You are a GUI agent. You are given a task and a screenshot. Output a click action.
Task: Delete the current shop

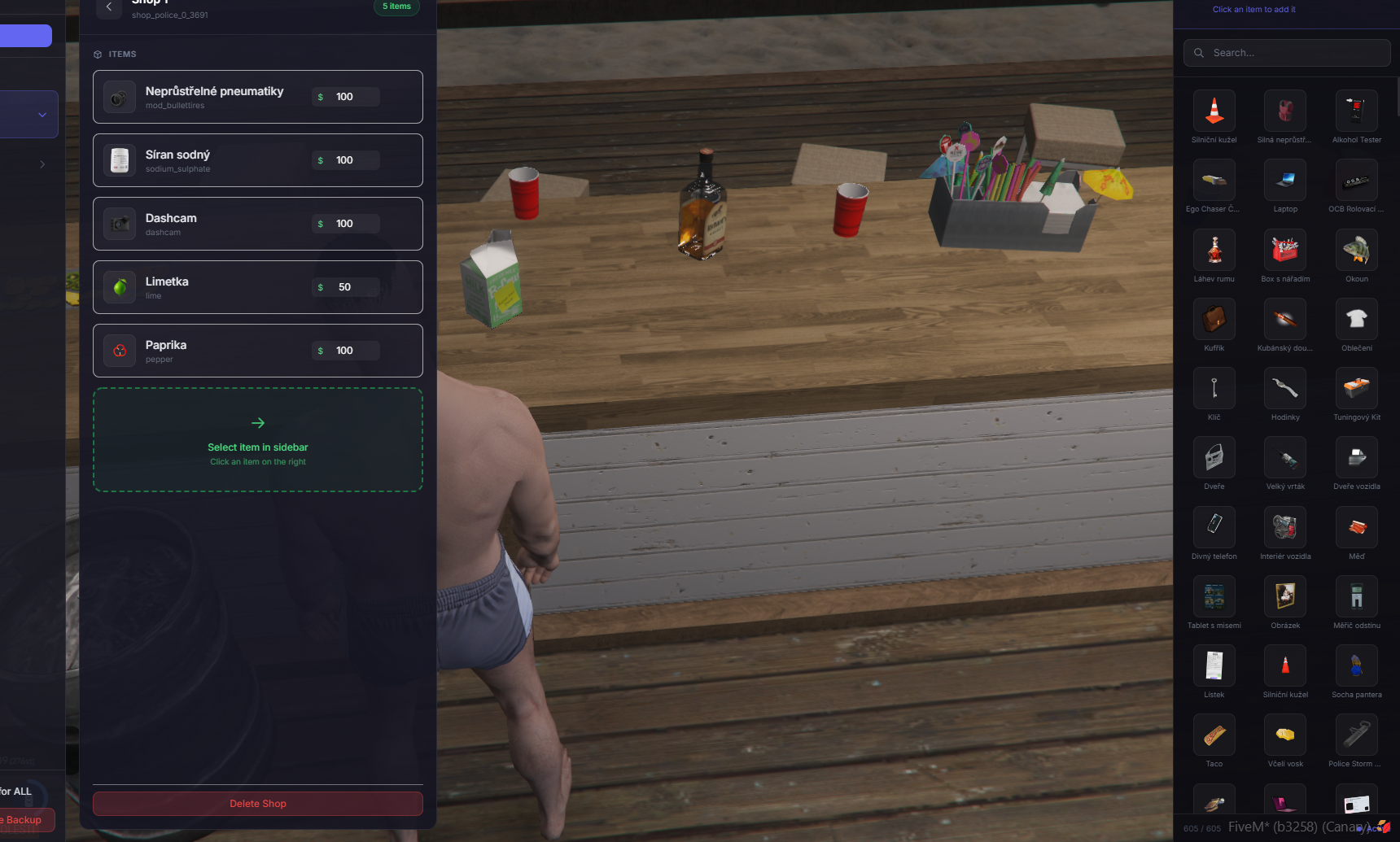tap(257, 804)
